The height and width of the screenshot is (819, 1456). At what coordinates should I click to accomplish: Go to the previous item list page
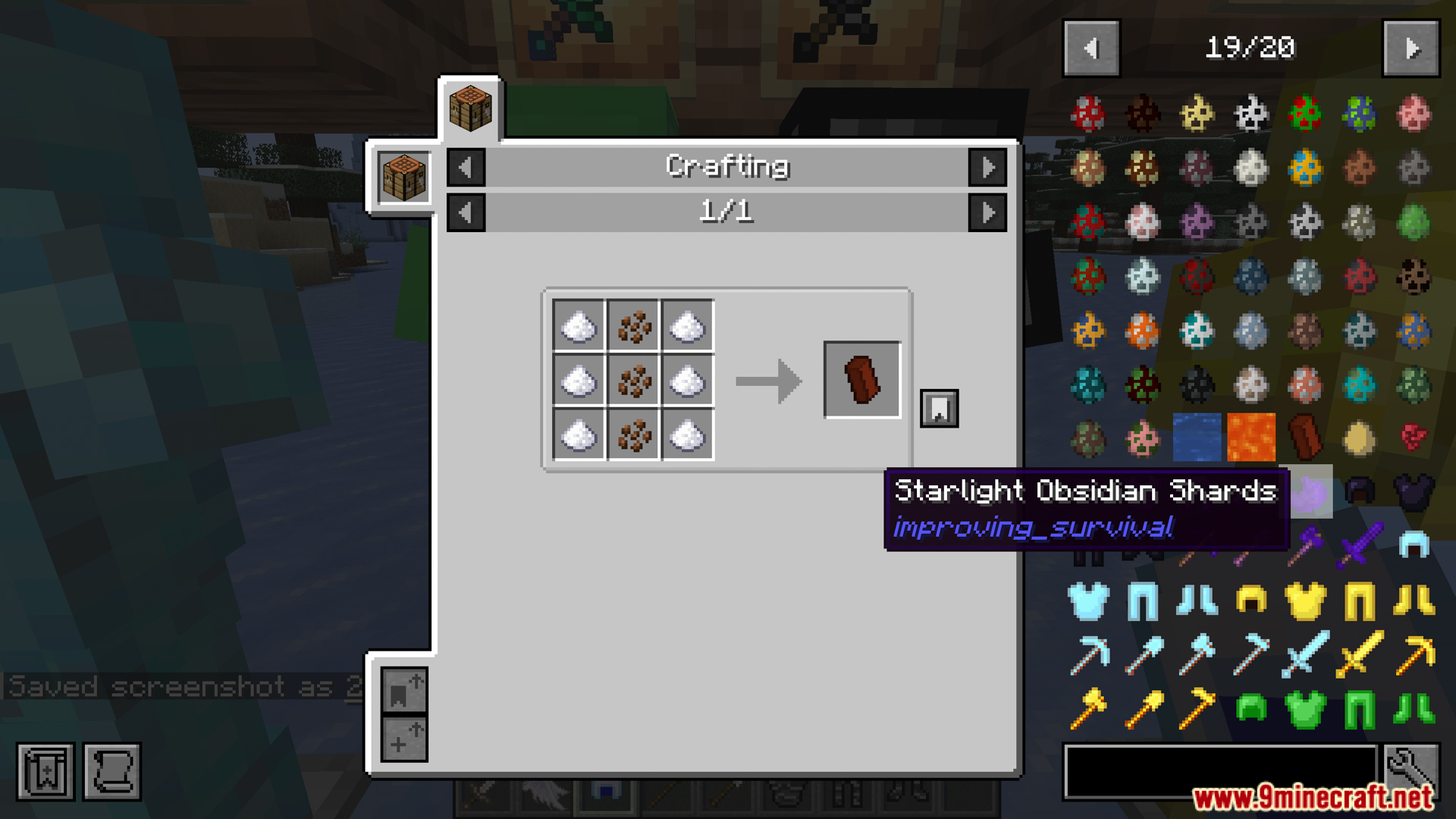click(x=1091, y=49)
